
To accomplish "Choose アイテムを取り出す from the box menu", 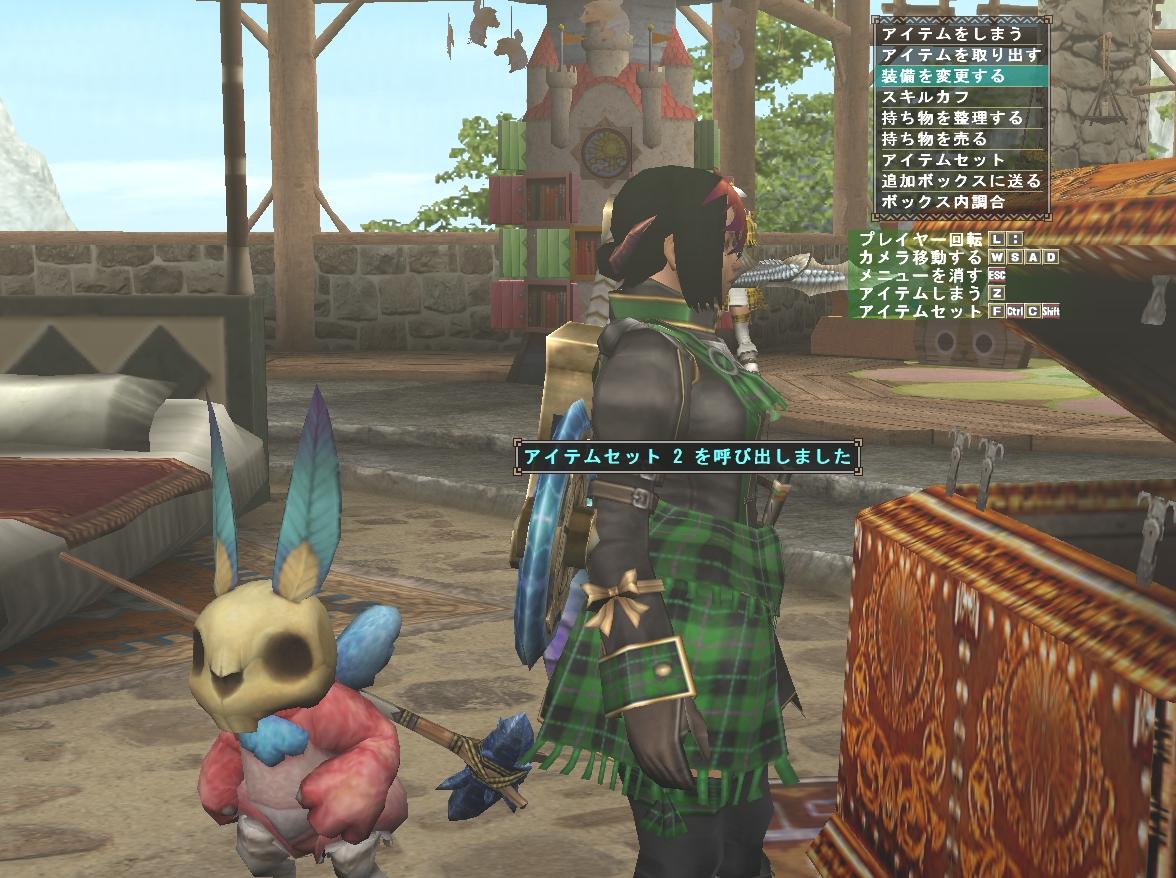I will 960,55.
